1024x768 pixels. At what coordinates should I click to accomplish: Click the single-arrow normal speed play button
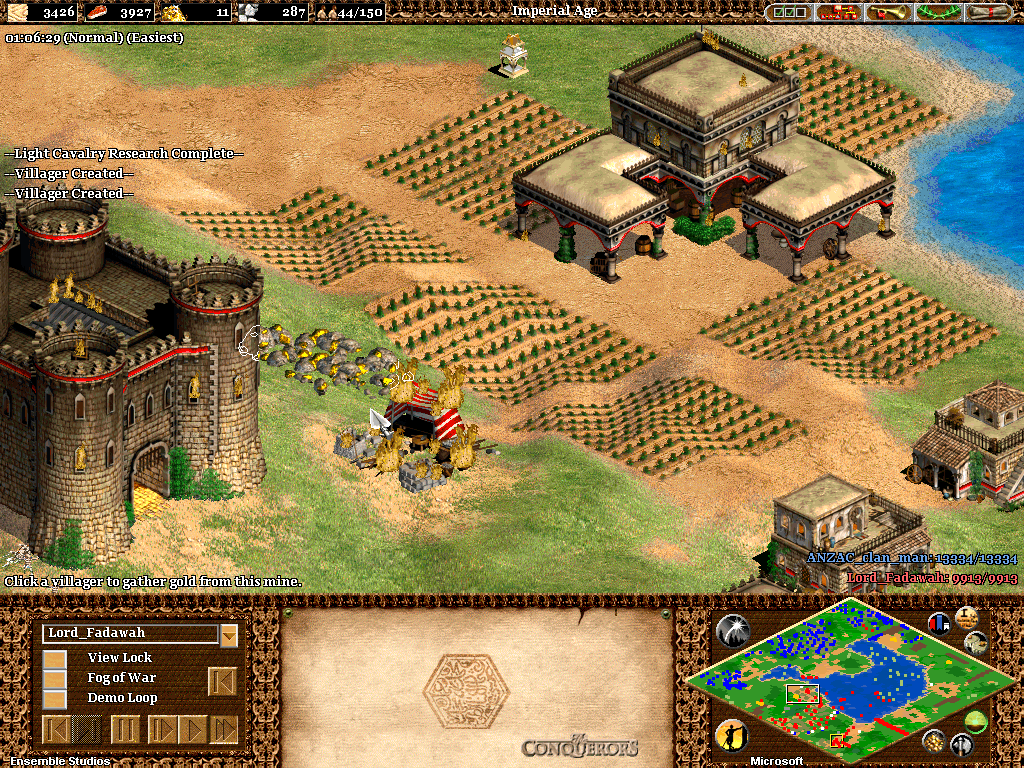coord(193,729)
